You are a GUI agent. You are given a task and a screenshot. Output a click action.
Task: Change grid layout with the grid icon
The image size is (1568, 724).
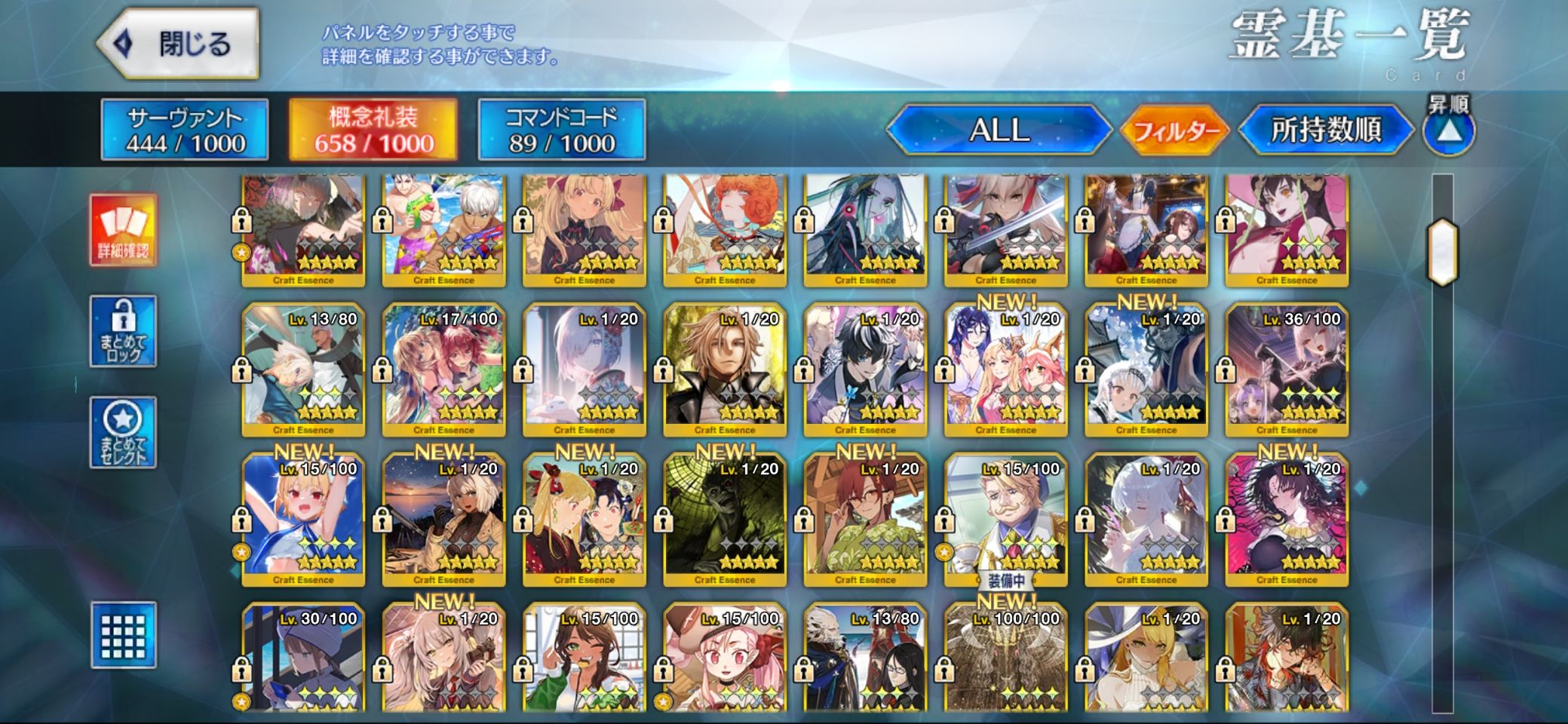[124, 635]
